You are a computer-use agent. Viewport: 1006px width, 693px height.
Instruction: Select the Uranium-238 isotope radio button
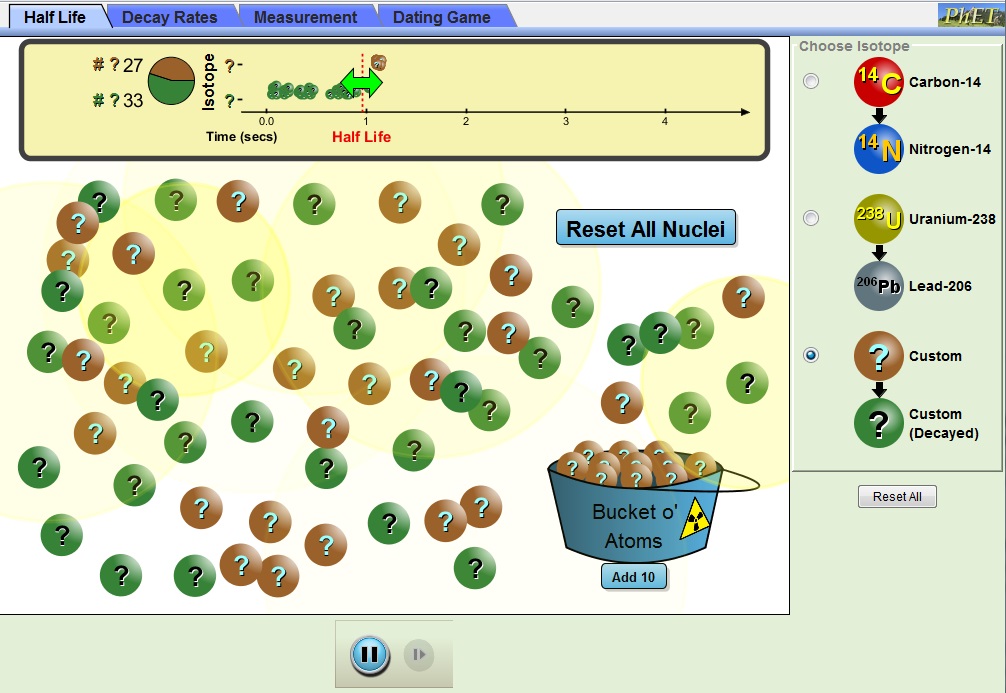point(811,218)
